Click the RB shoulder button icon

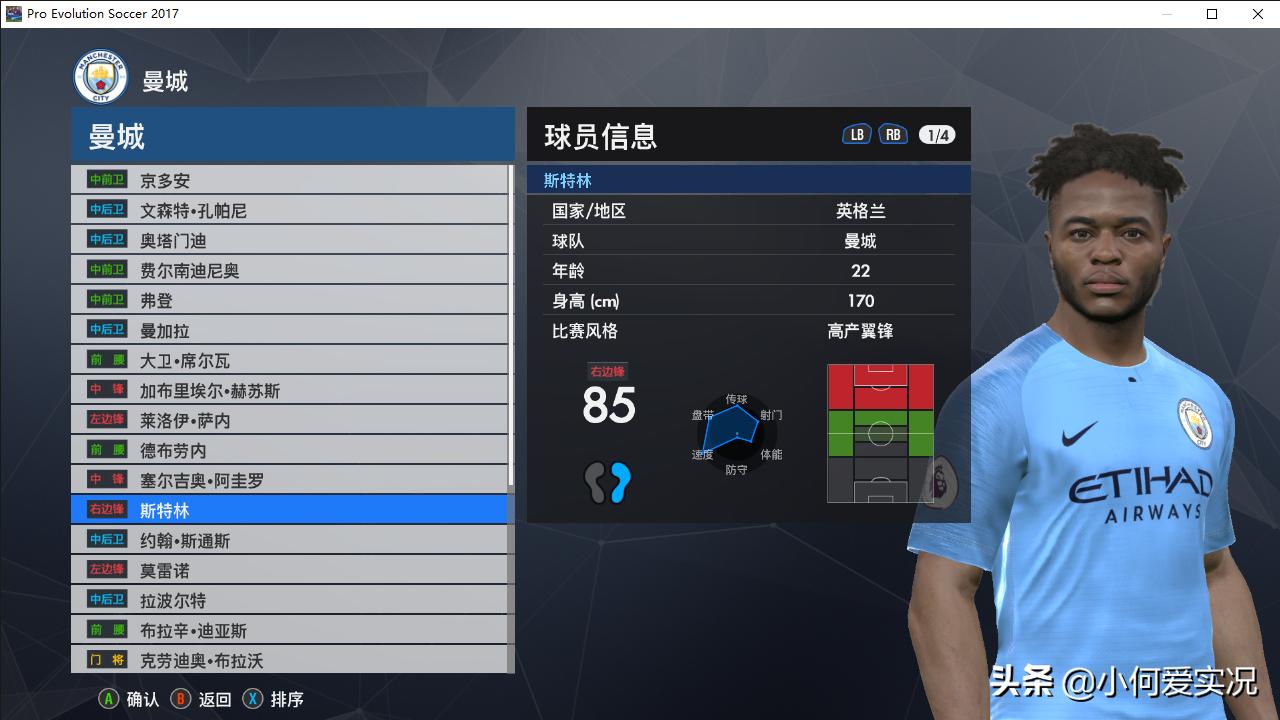click(x=892, y=132)
